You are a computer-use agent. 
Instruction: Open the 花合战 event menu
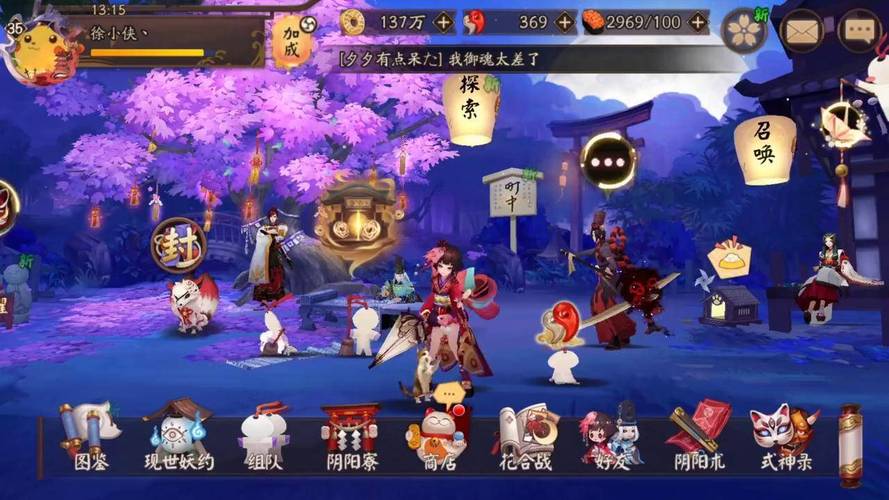click(526, 438)
